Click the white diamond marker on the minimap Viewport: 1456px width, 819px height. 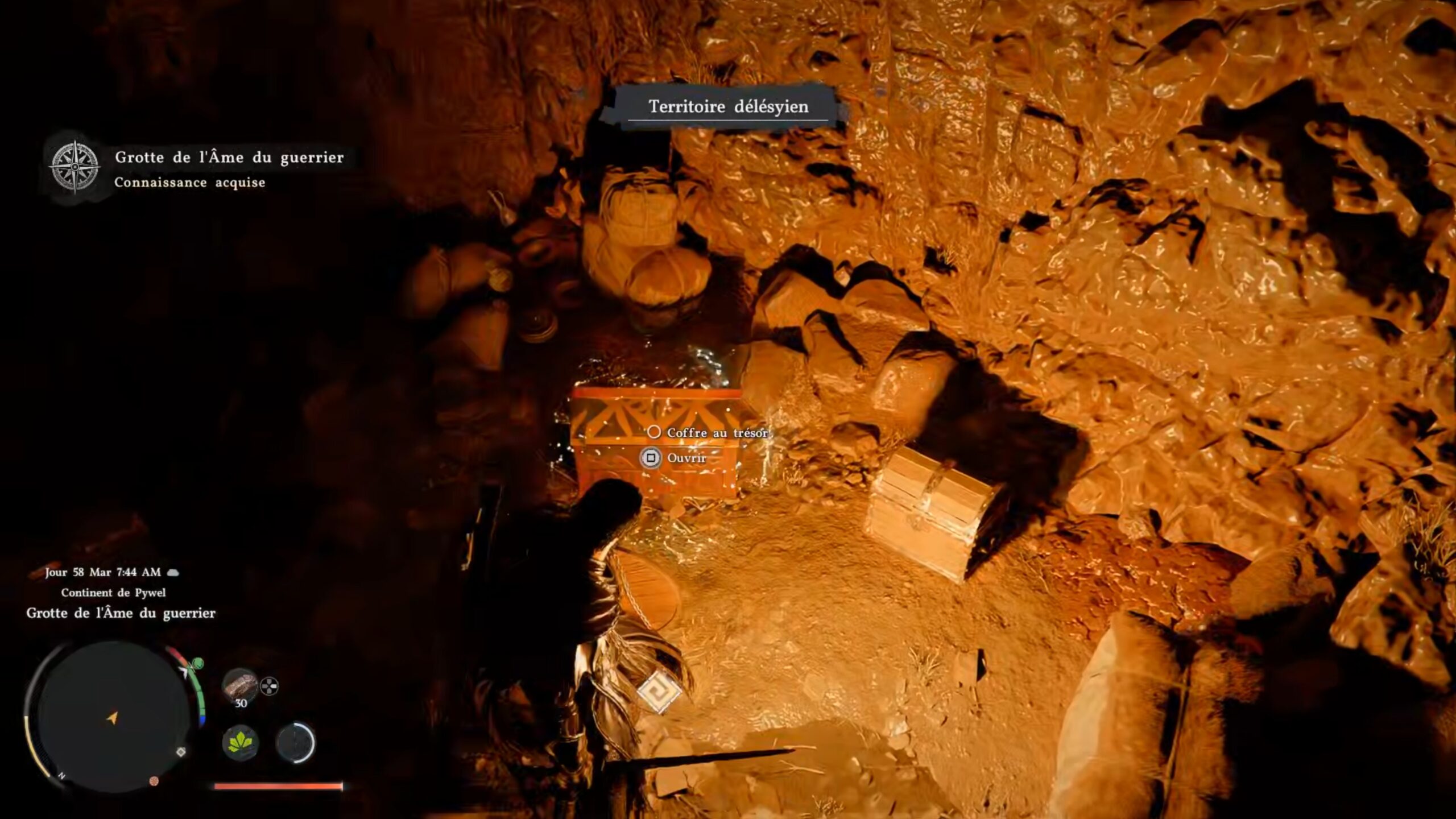point(181,752)
